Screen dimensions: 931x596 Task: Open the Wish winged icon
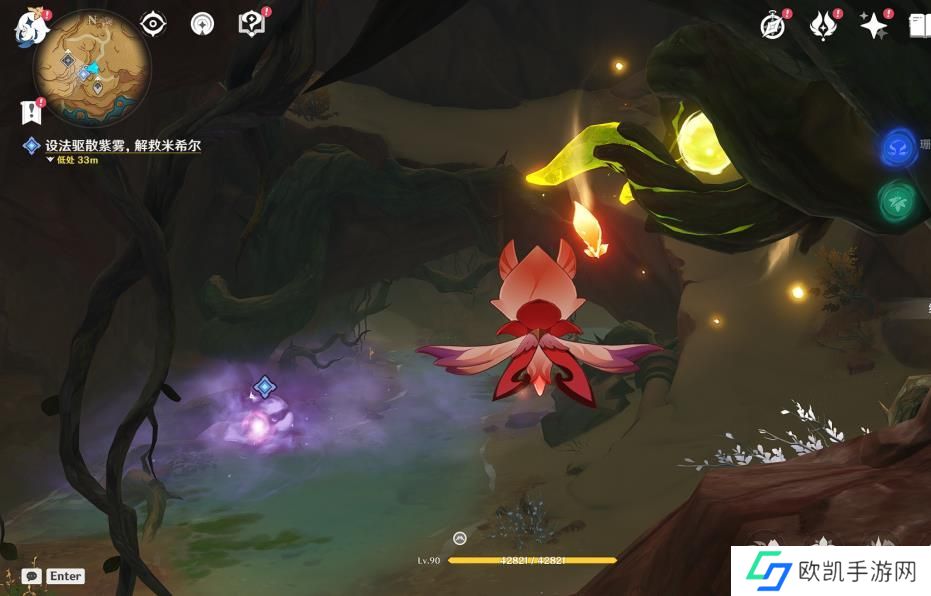coord(822,27)
